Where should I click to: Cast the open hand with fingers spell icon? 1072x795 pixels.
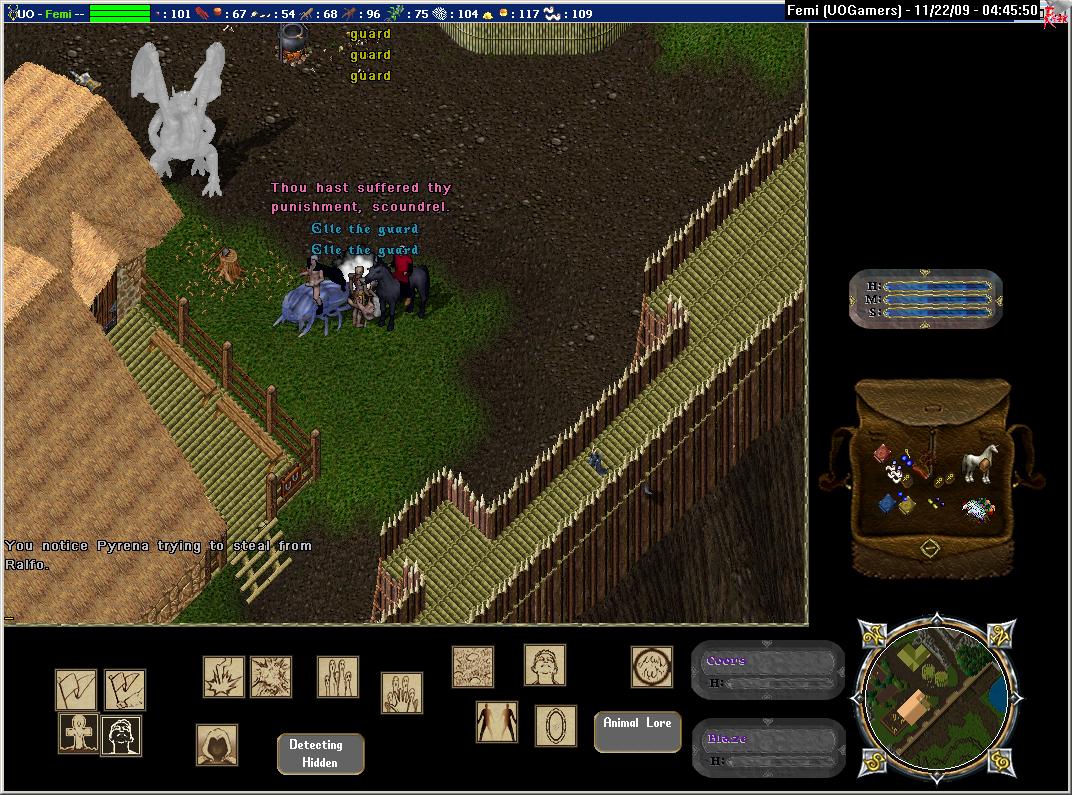[402, 692]
